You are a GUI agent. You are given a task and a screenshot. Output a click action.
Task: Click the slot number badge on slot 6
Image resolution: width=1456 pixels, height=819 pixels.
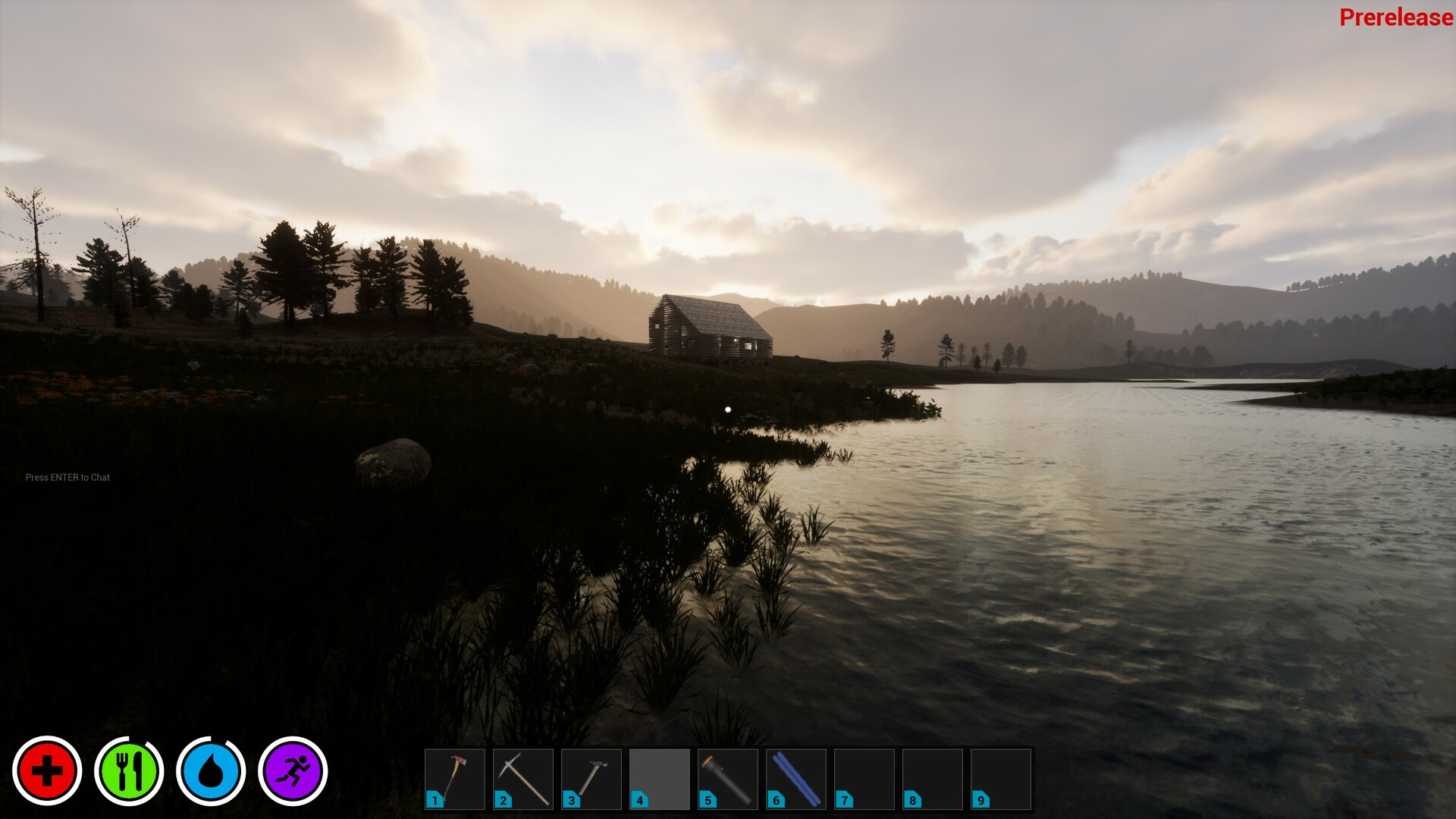pyautogui.click(x=774, y=800)
